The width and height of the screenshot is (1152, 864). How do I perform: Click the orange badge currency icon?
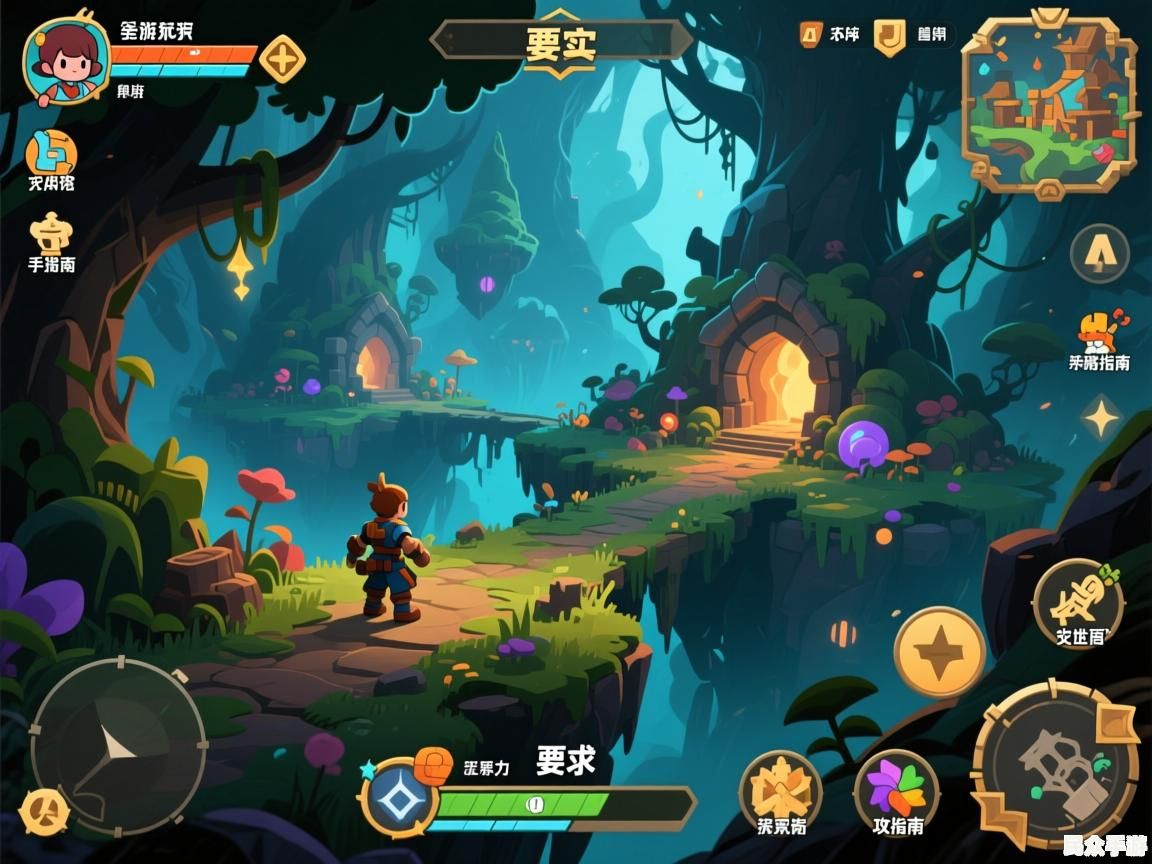(811, 35)
